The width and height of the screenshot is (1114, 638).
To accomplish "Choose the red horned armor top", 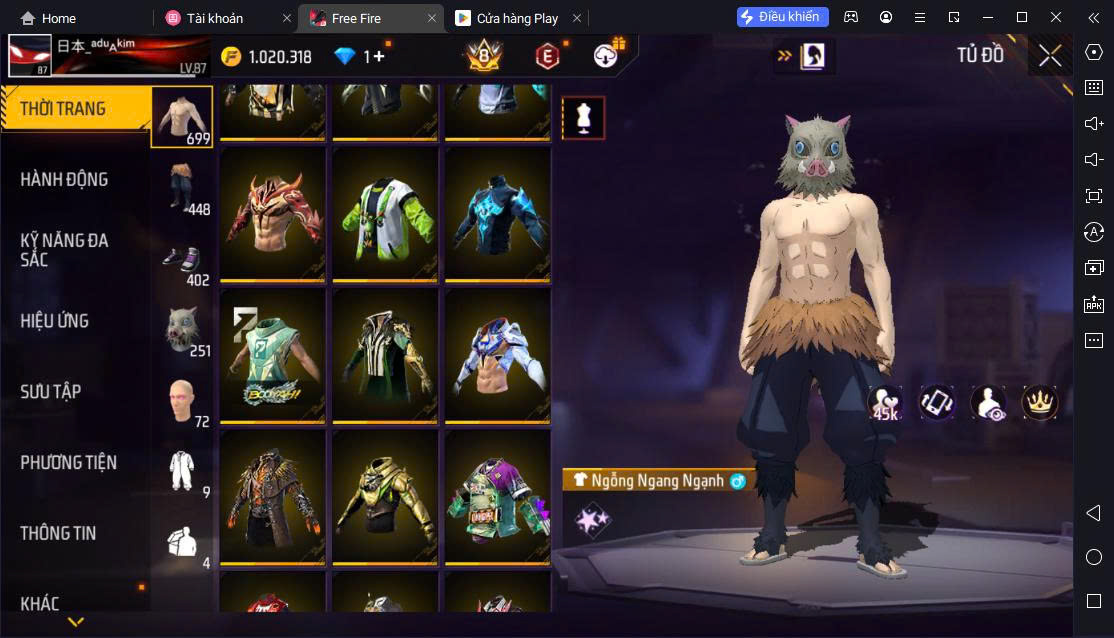I will point(272,214).
